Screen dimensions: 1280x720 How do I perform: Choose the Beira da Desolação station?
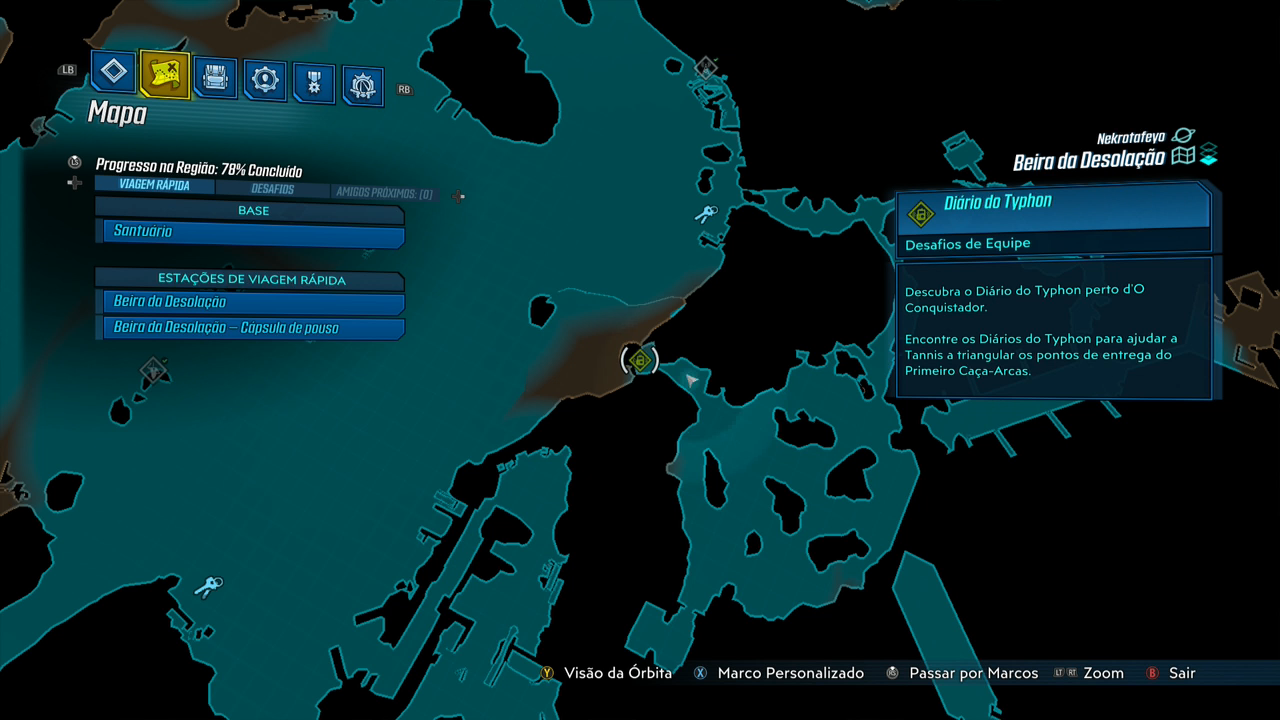[x=254, y=302]
